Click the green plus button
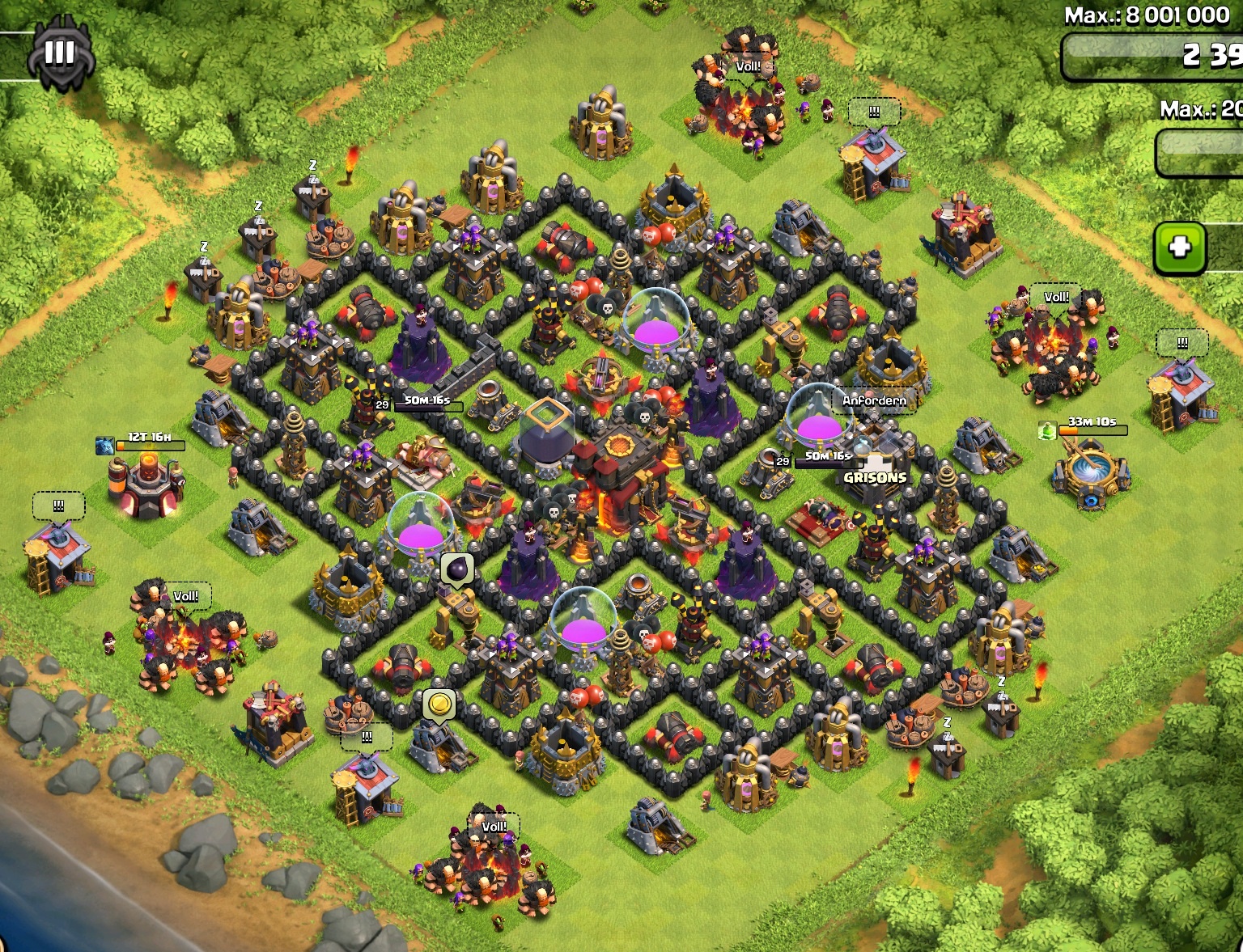The width and height of the screenshot is (1243, 952). 1179,246
